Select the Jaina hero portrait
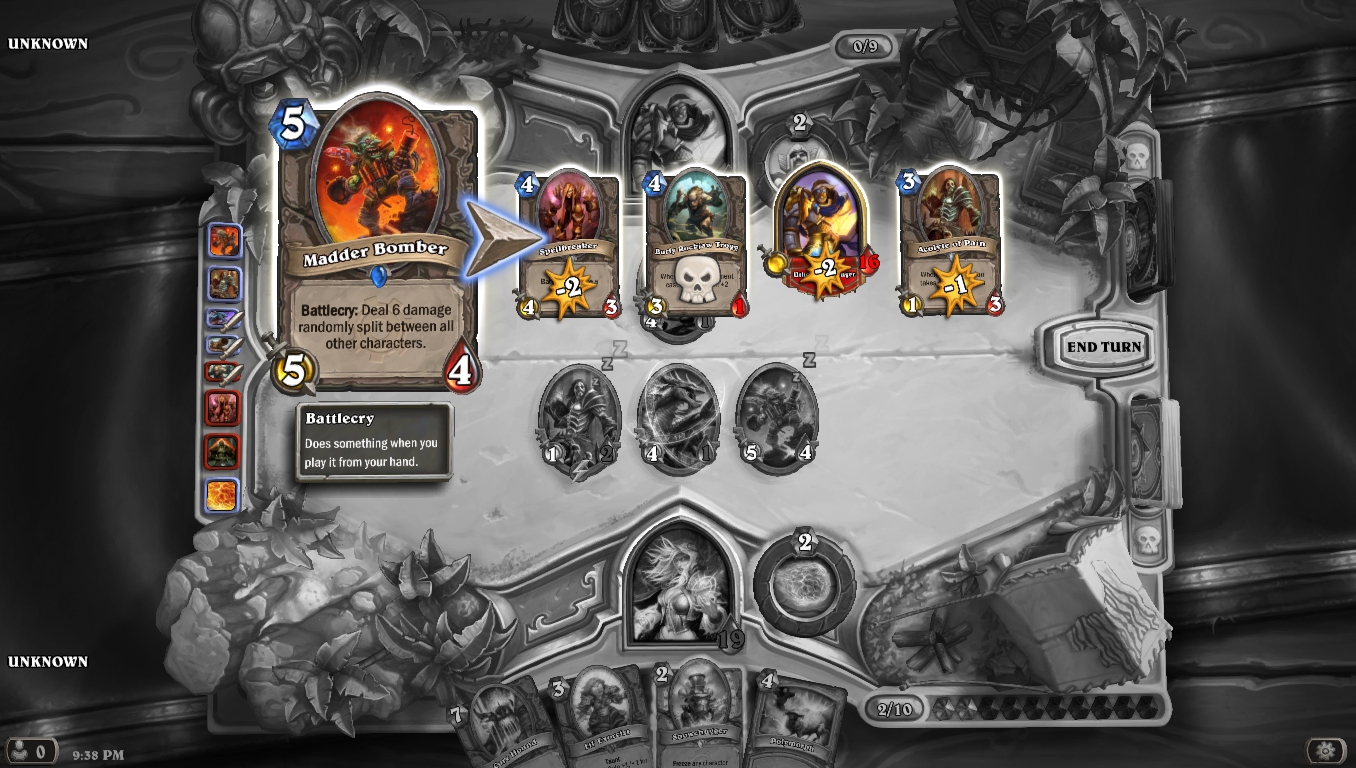The height and width of the screenshot is (768, 1356). coord(682,584)
